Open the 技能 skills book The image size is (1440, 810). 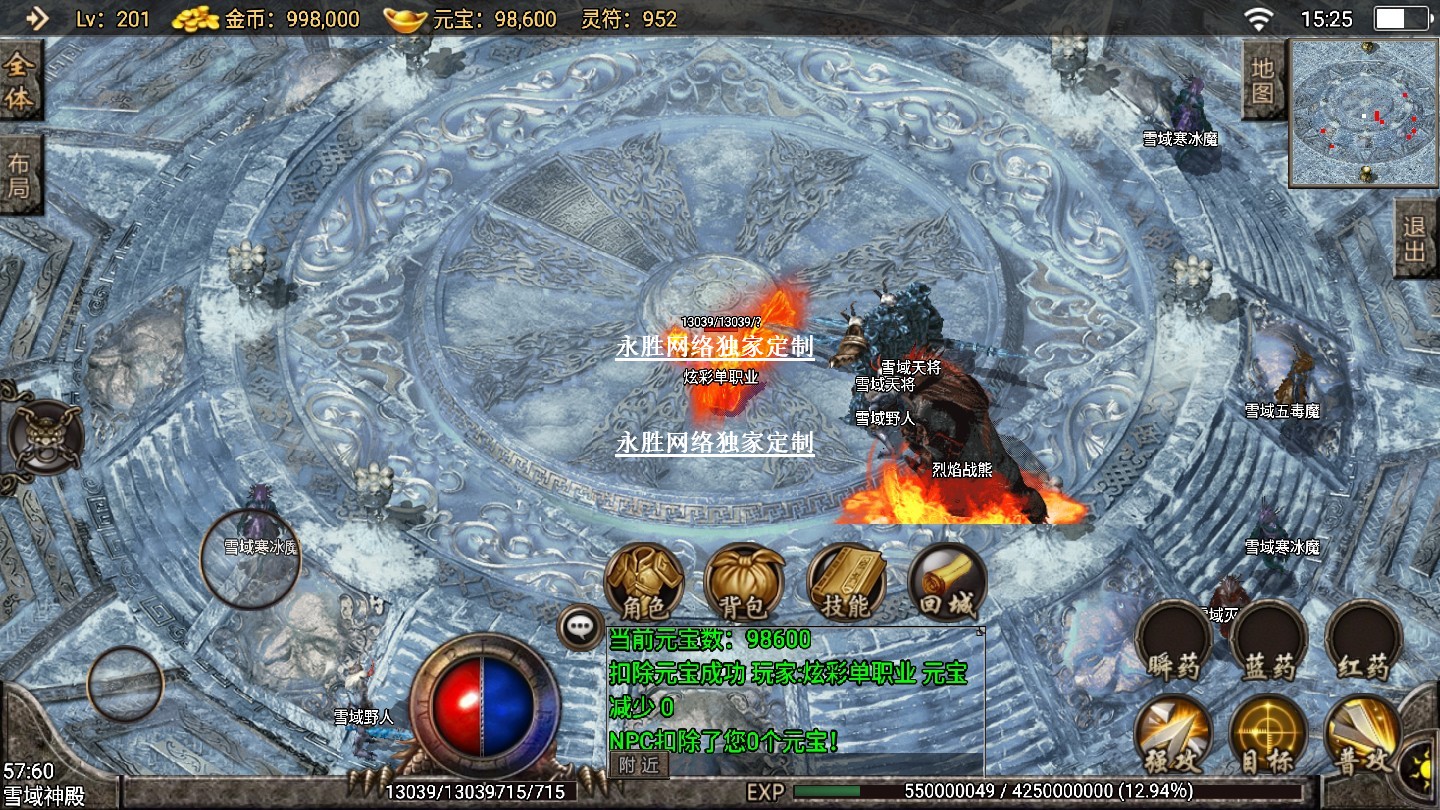pos(846,582)
